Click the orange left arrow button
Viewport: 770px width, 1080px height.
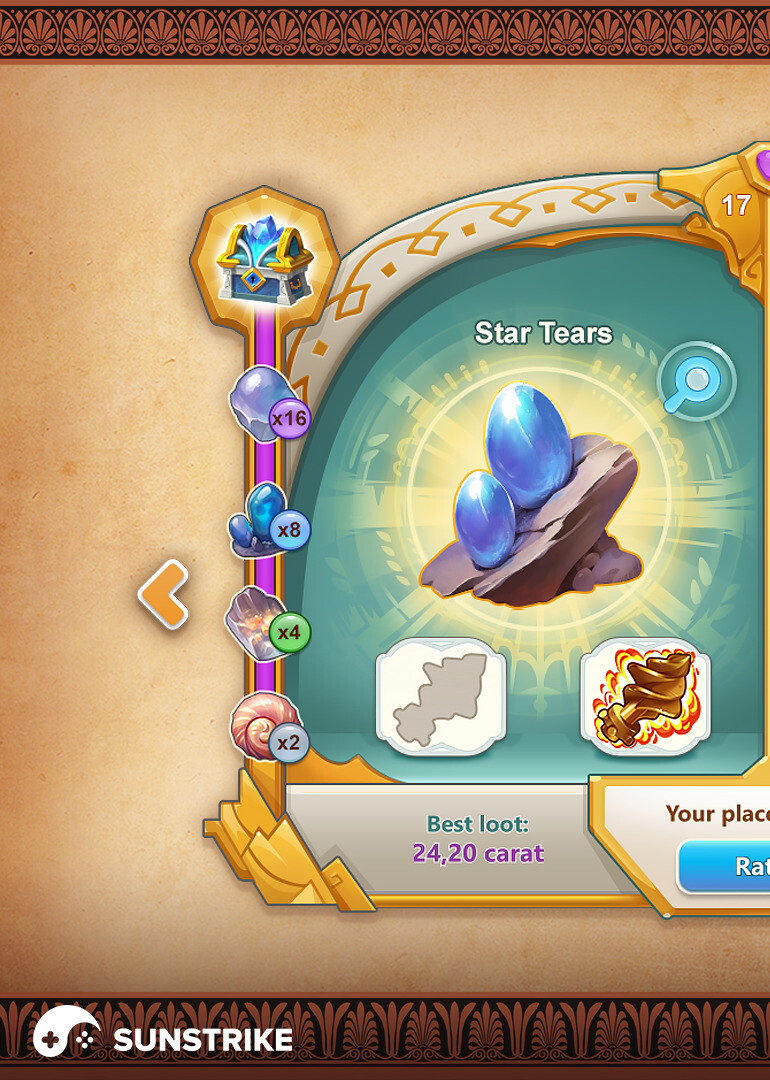tap(164, 594)
